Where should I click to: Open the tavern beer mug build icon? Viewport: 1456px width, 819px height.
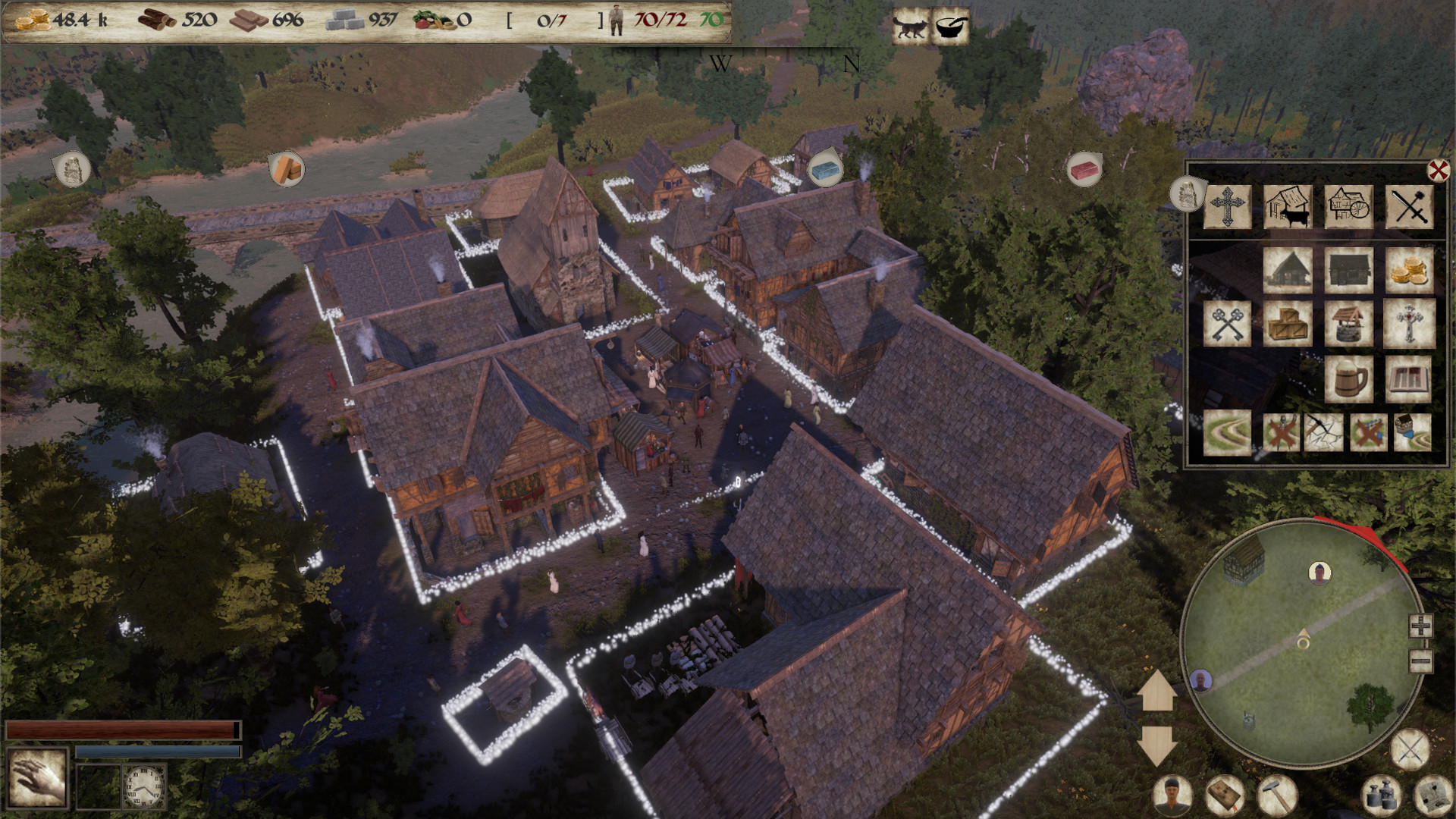[1350, 378]
